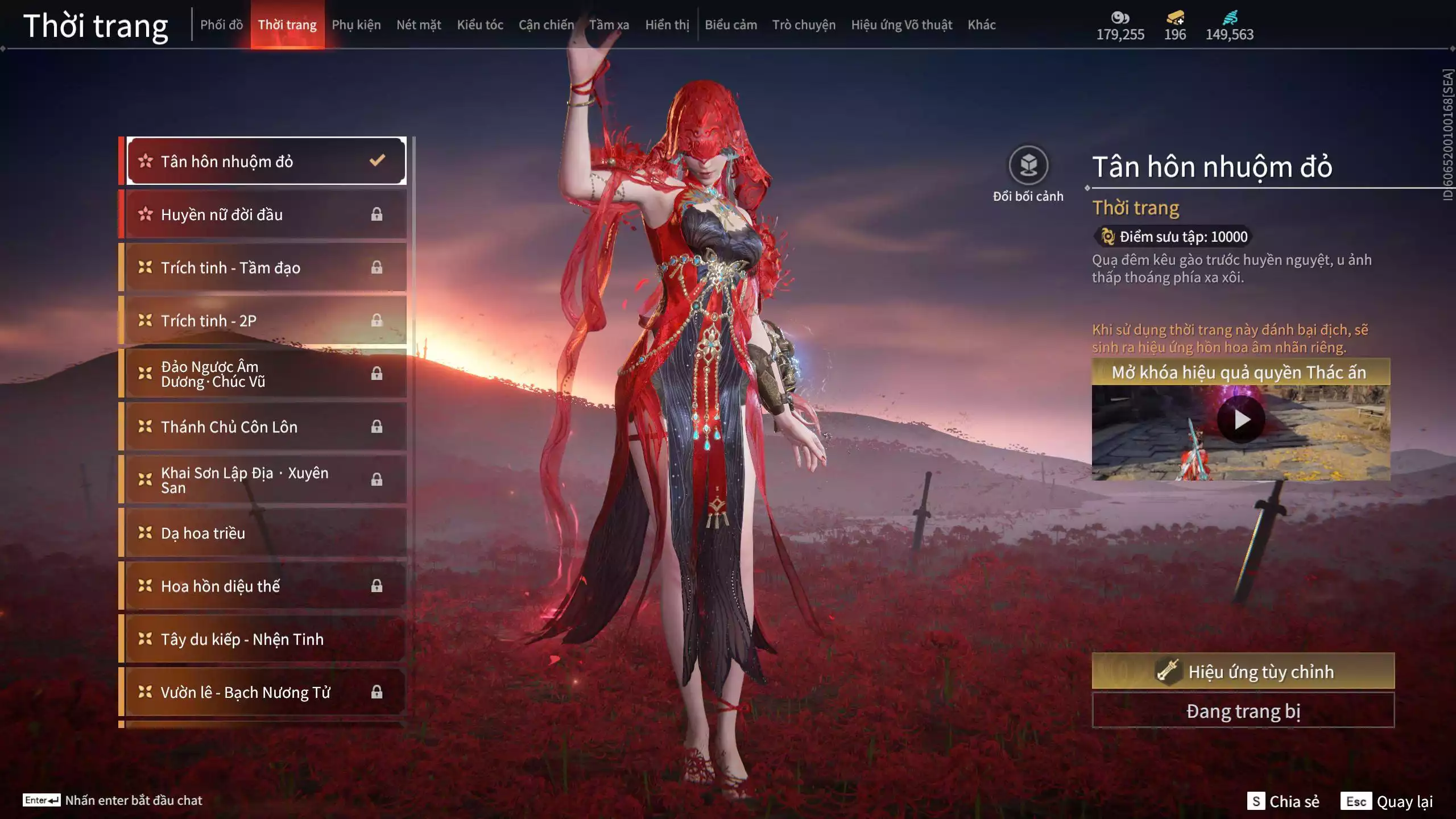
Task: Open the Phụ kiện tab
Action: click(356, 25)
